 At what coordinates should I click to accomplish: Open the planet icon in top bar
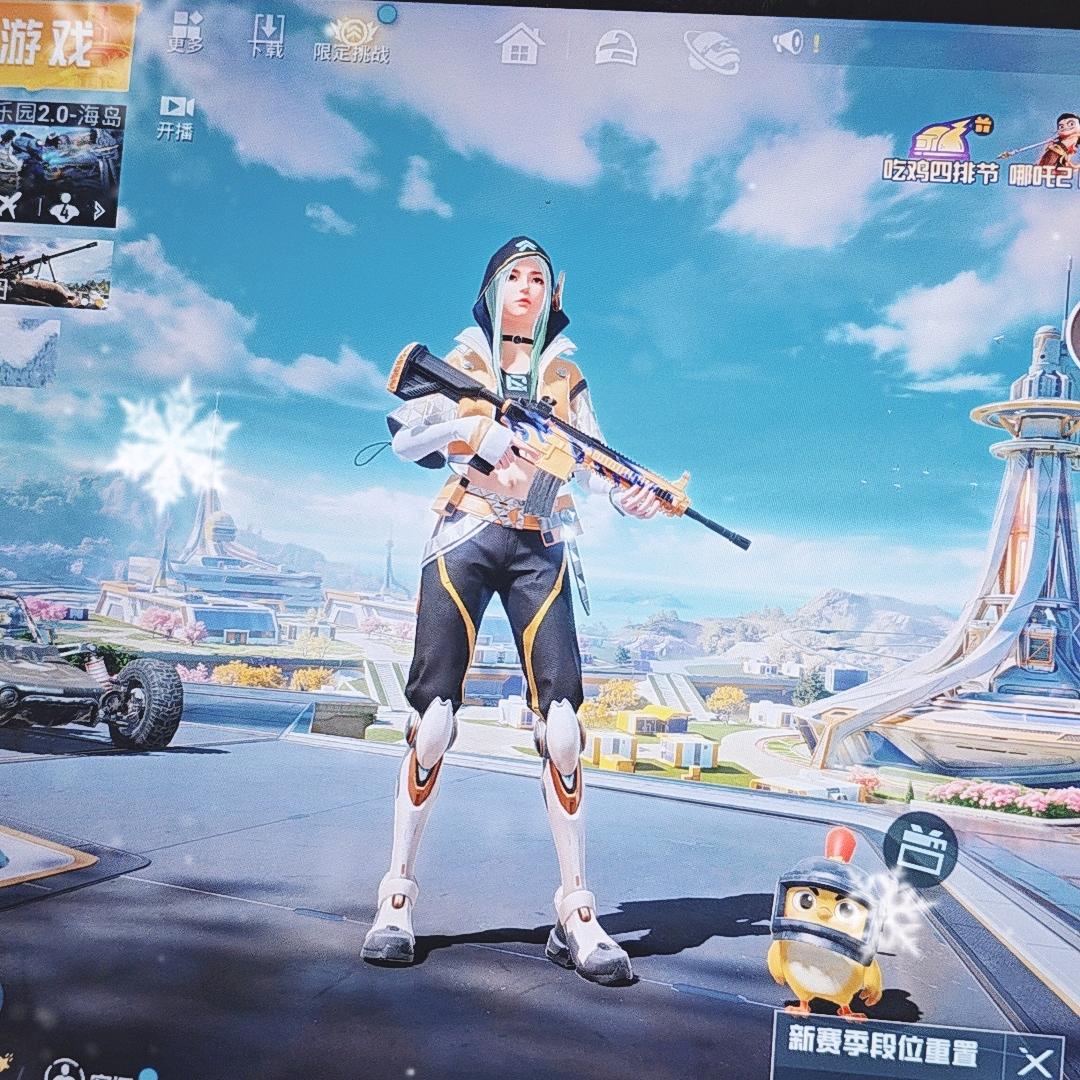712,49
